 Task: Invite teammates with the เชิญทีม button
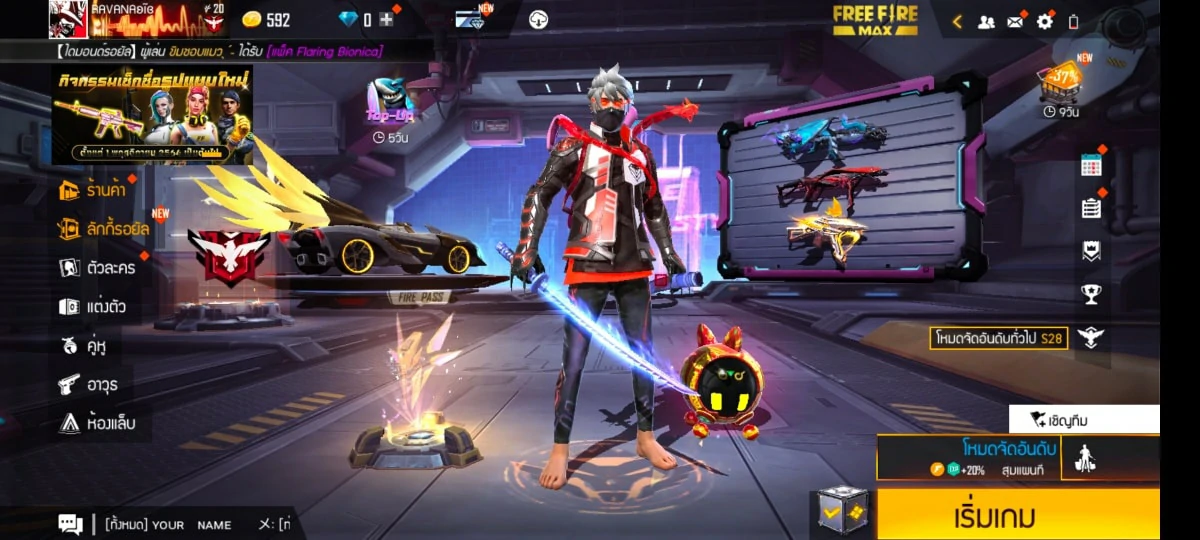point(1084,419)
